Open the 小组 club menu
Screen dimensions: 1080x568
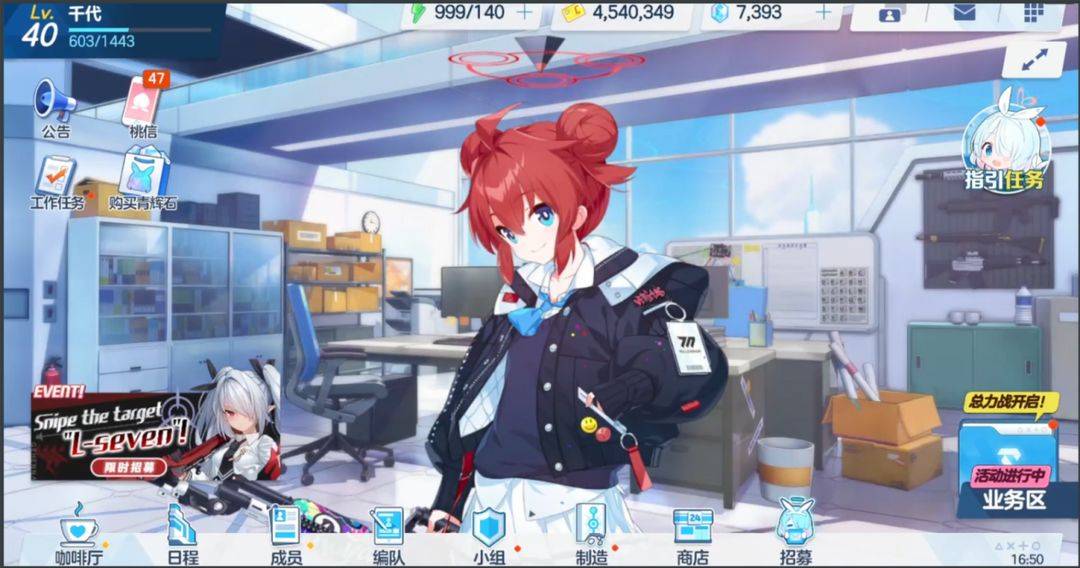pos(489,535)
